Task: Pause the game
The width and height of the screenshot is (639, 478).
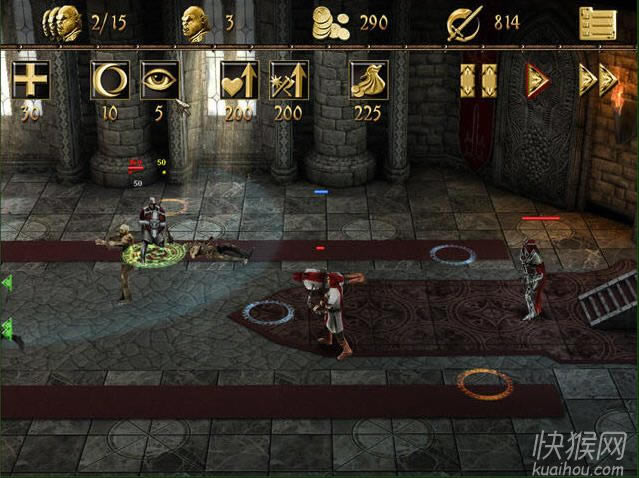Action: point(478,80)
